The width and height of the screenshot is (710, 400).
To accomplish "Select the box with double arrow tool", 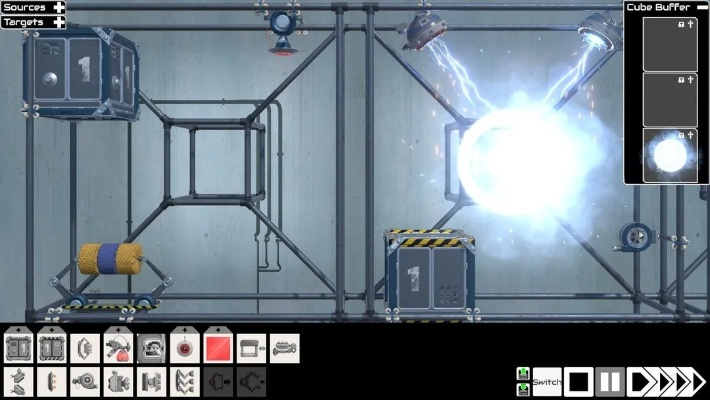I will pos(251,347).
